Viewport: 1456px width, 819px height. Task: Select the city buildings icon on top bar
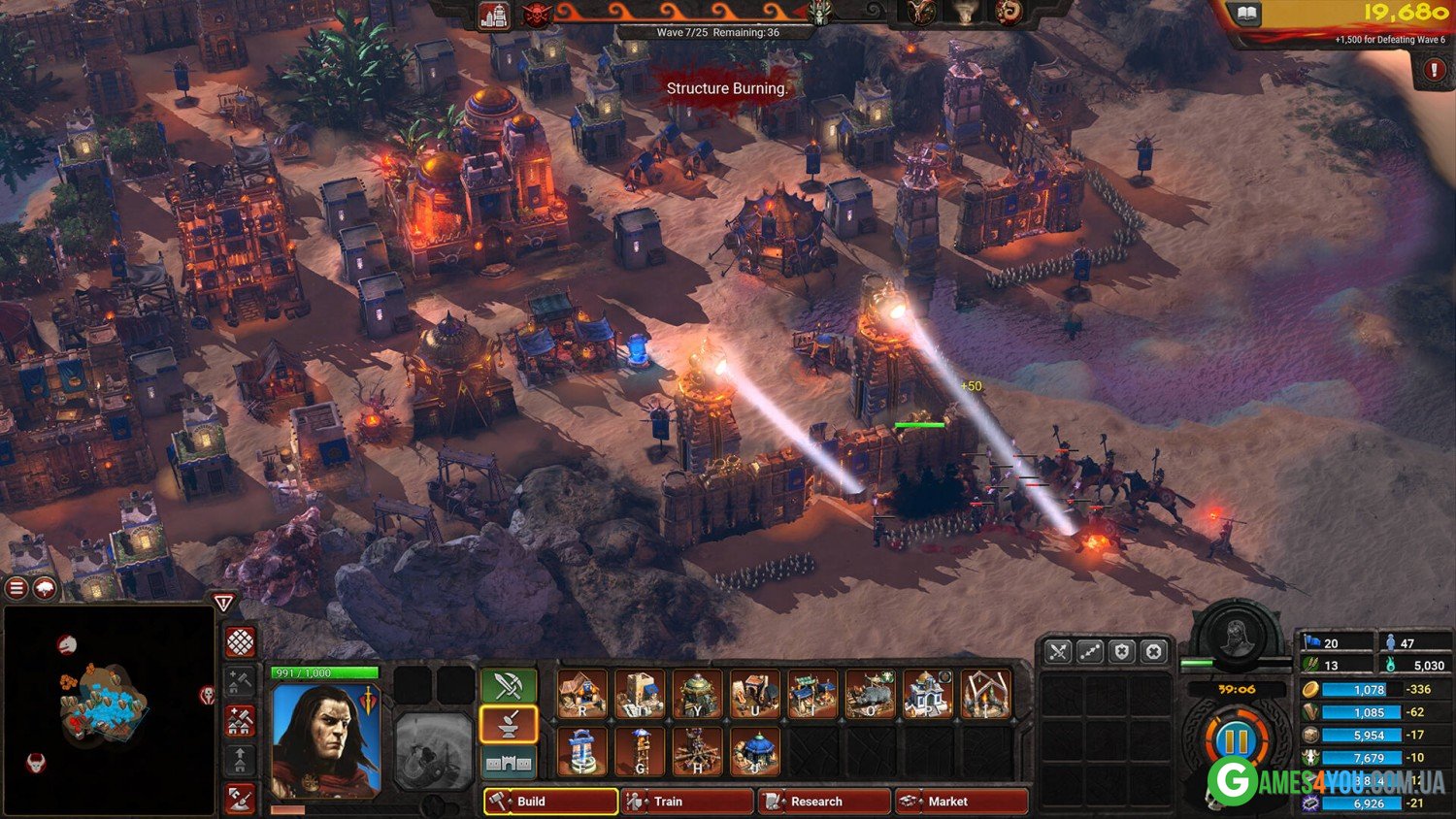tap(494, 16)
